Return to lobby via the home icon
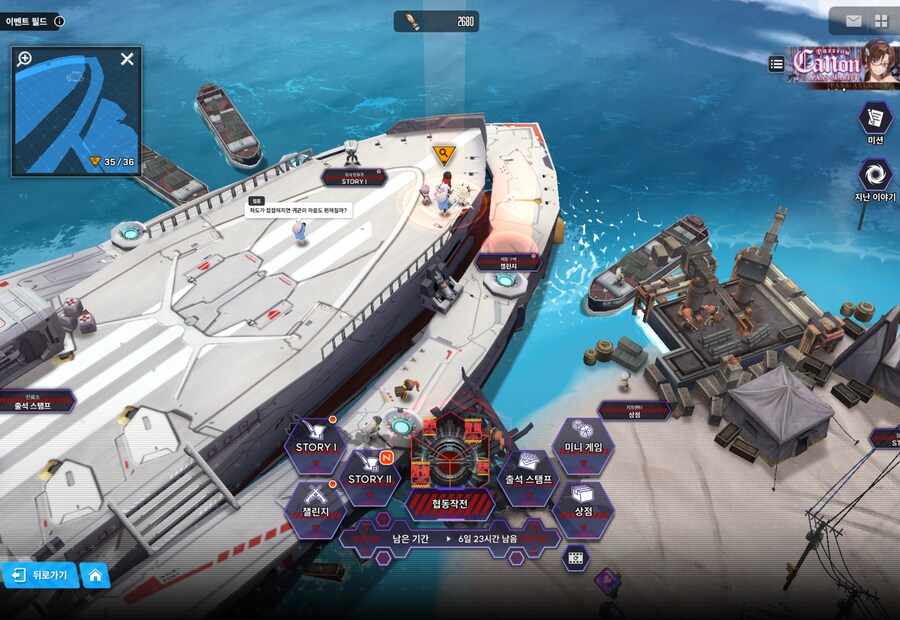Viewport: 900px width, 620px height. tap(95, 575)
